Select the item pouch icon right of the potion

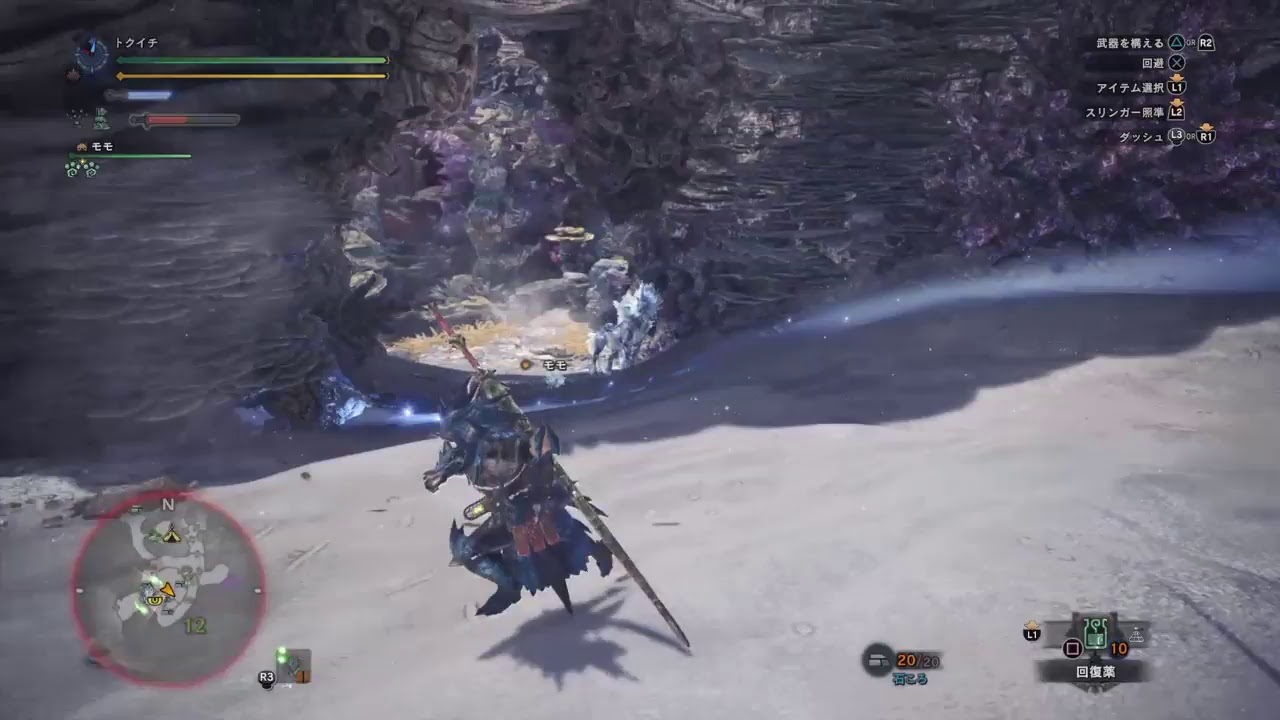(x=1137, y=634)
